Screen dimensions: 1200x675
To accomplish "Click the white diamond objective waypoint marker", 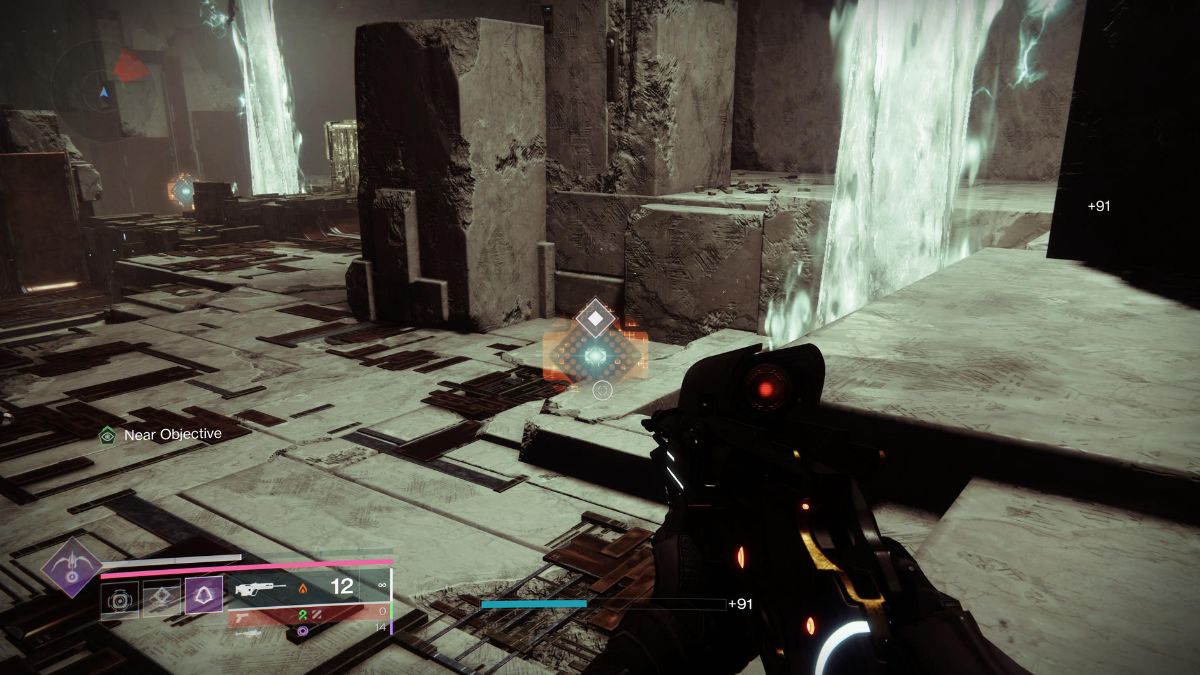I will pyautogui.click(x=597, y=318).
